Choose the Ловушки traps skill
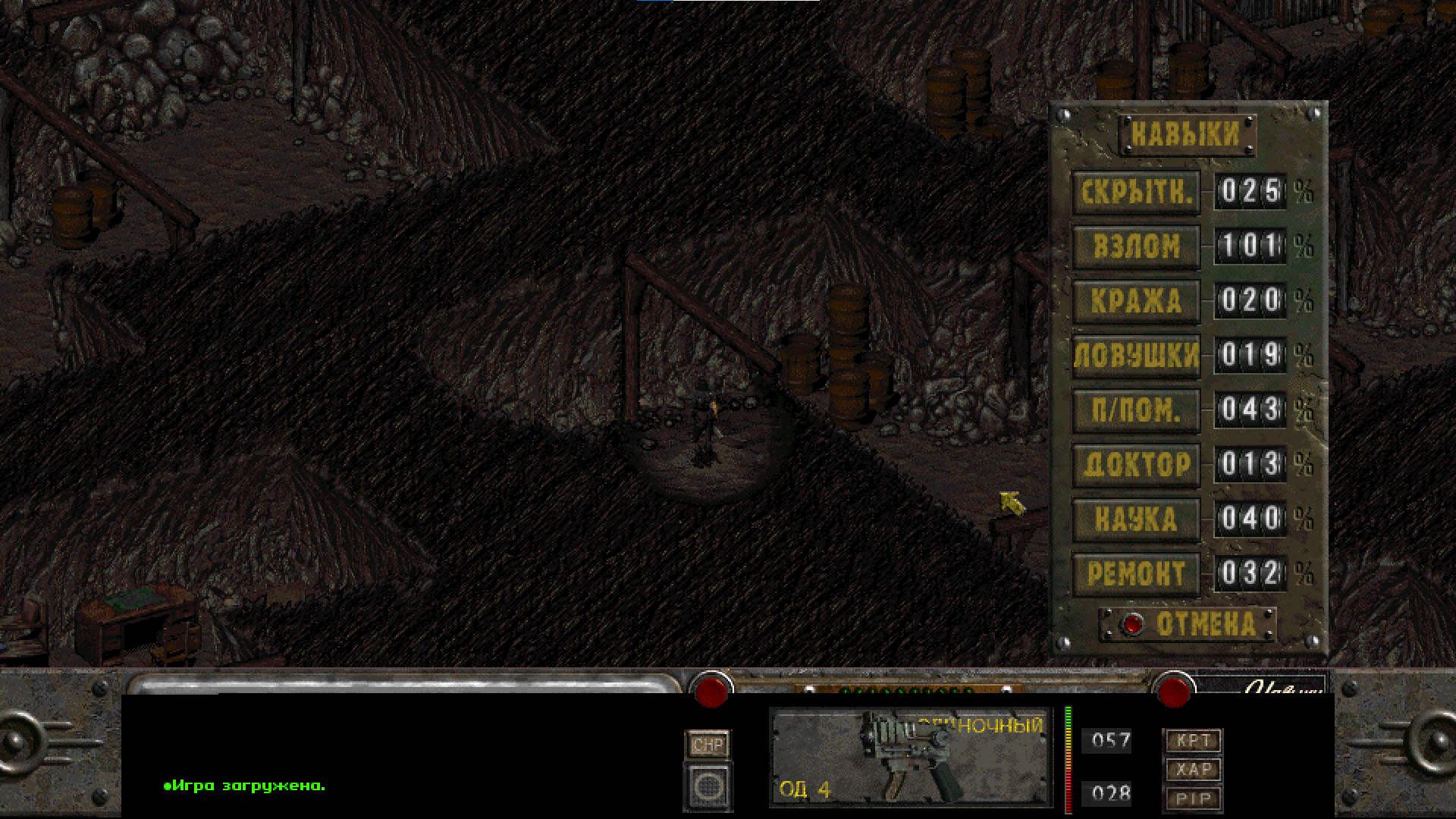The height and width of the screenshot is (819, 1456). pyautogui.click(x=1136, y=356)
